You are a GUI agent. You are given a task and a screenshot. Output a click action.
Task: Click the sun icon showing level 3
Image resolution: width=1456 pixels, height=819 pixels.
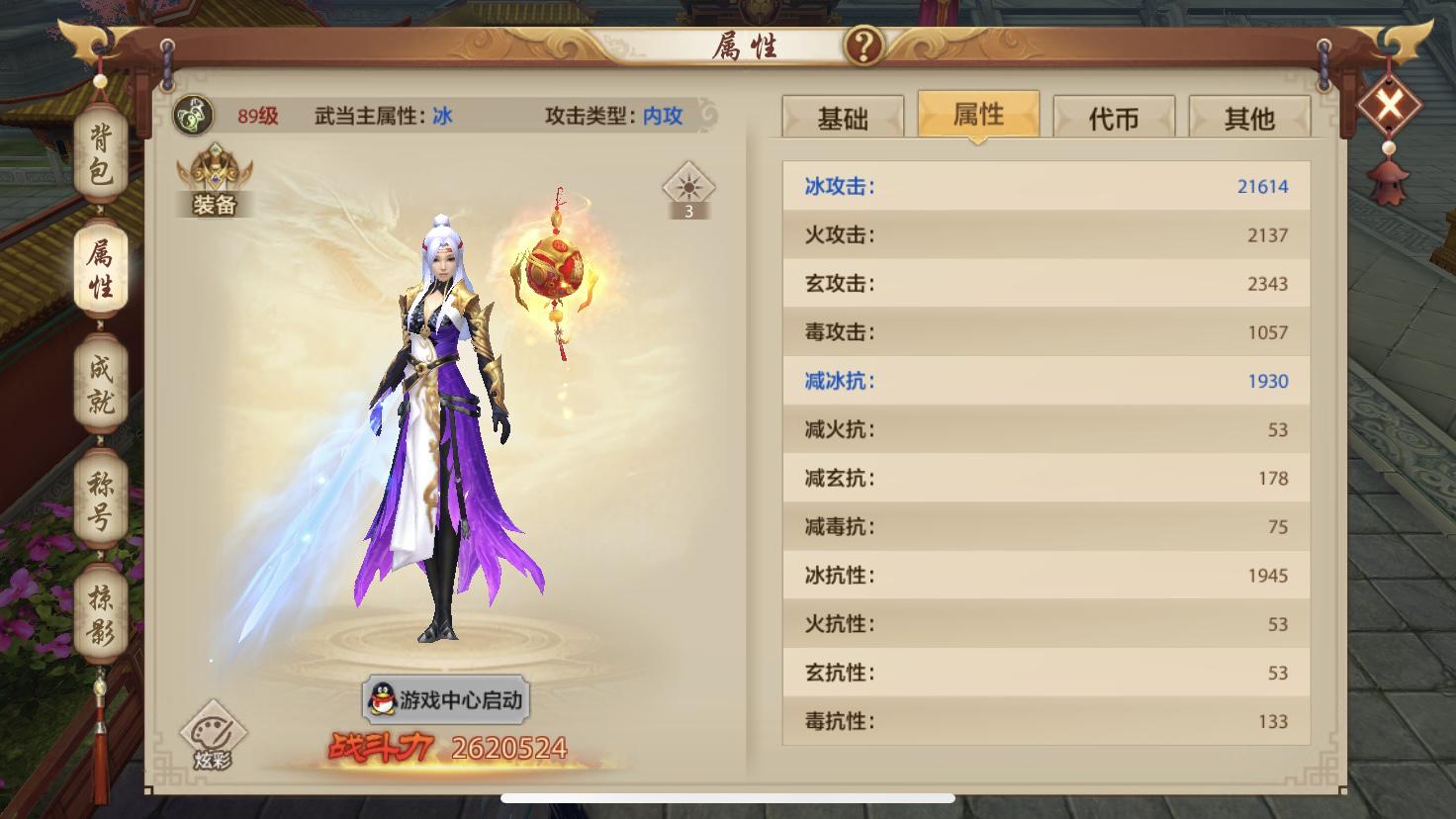[x=687, y=188]
